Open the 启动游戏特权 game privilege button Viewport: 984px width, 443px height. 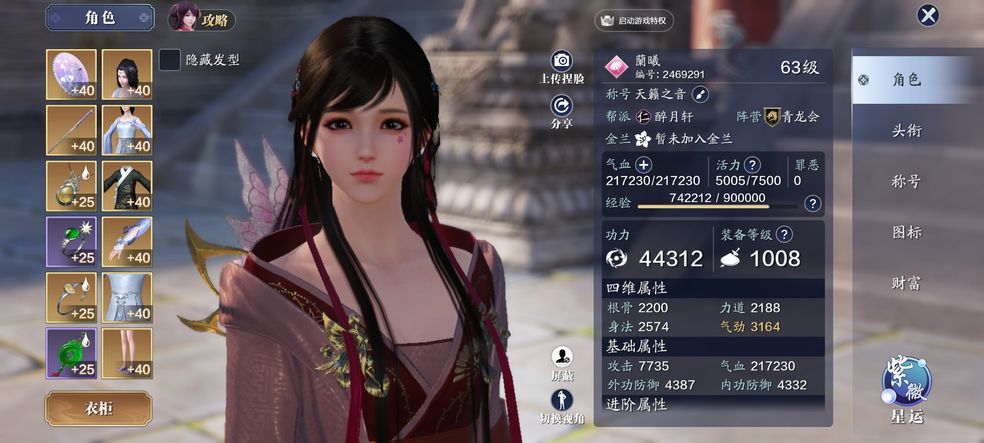635,20
